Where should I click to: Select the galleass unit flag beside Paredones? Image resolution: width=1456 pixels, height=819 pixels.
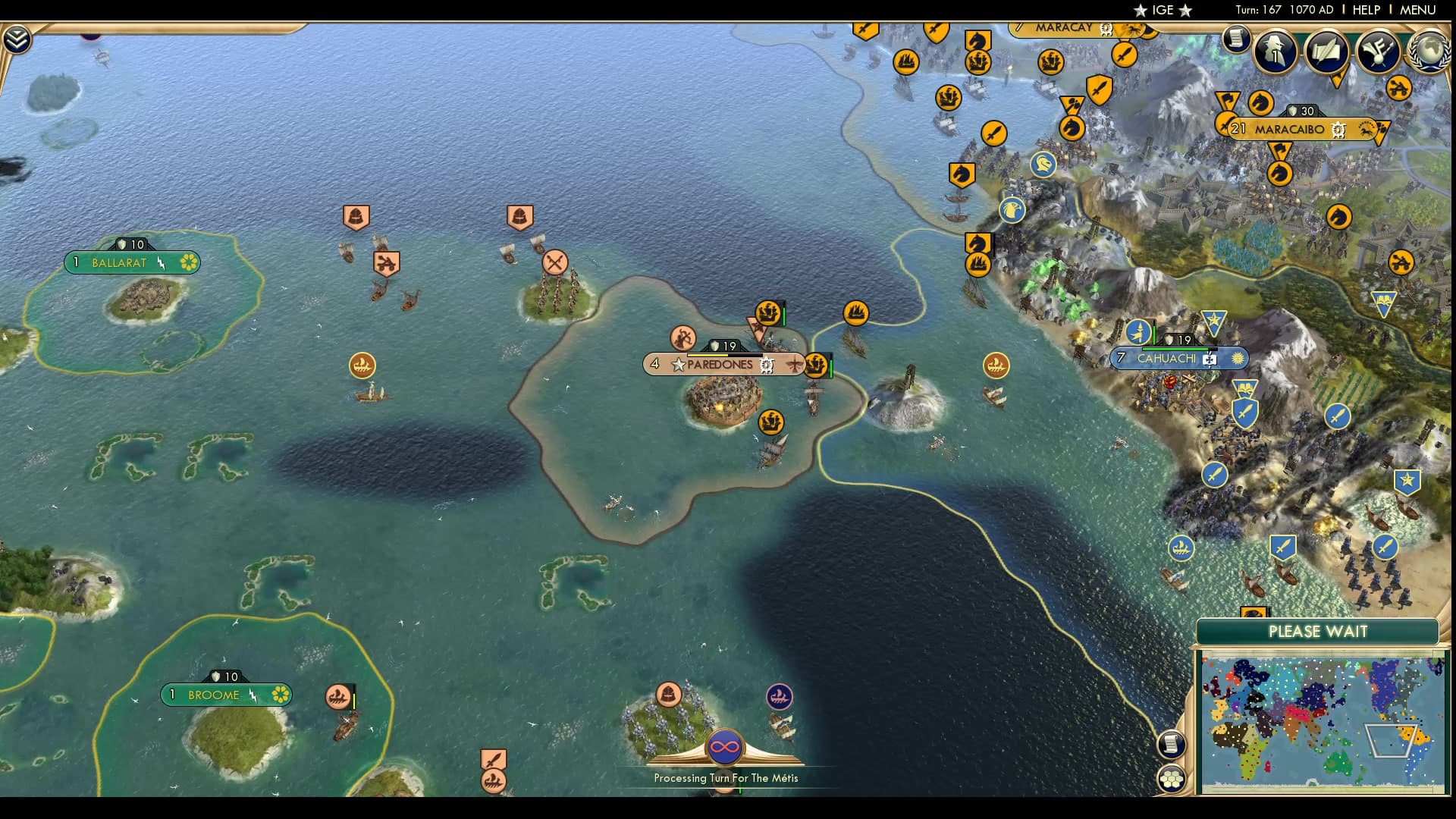(x=816, y=366)
